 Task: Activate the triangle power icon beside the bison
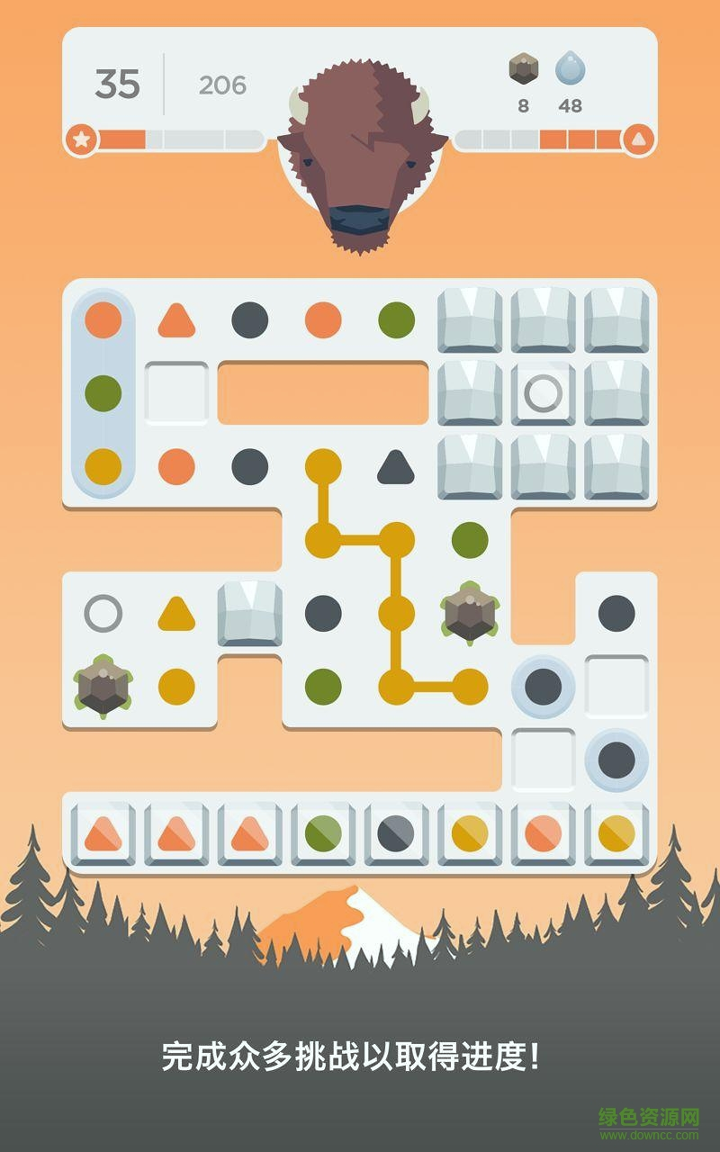tap(638, 139)
